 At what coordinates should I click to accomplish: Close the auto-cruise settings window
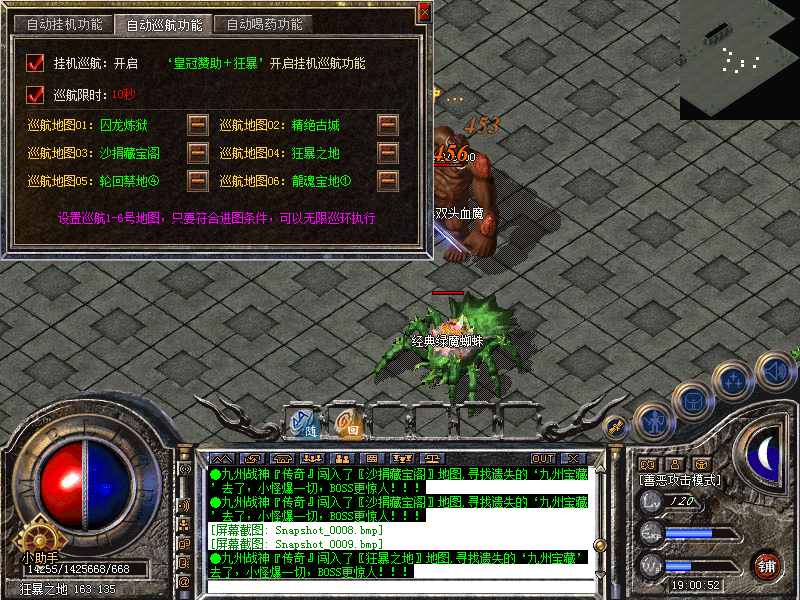(424, 12)
